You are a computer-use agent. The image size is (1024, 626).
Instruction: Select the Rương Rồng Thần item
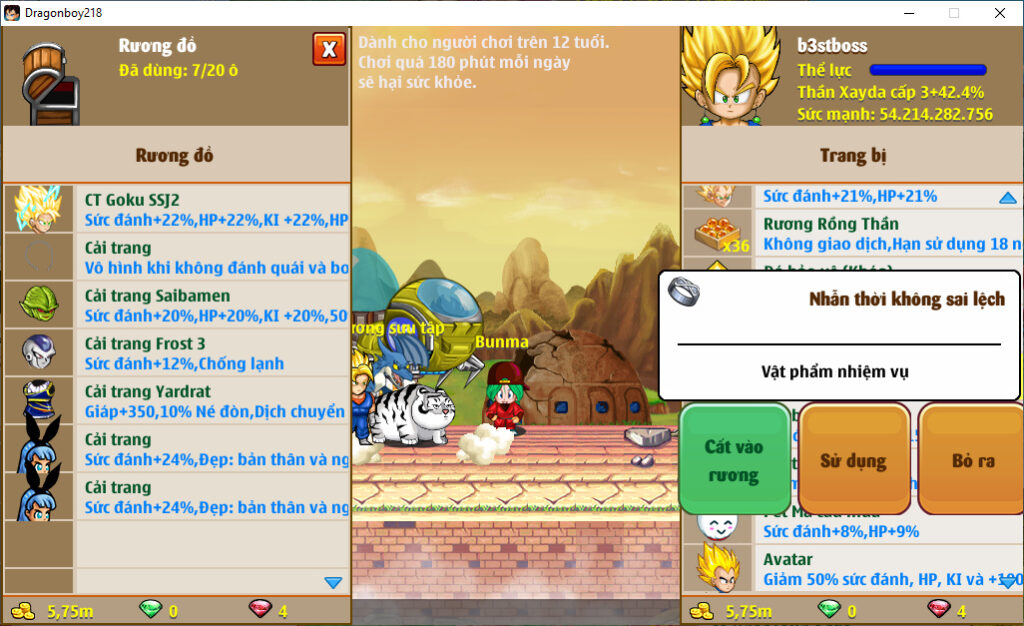tap(850, 233)
